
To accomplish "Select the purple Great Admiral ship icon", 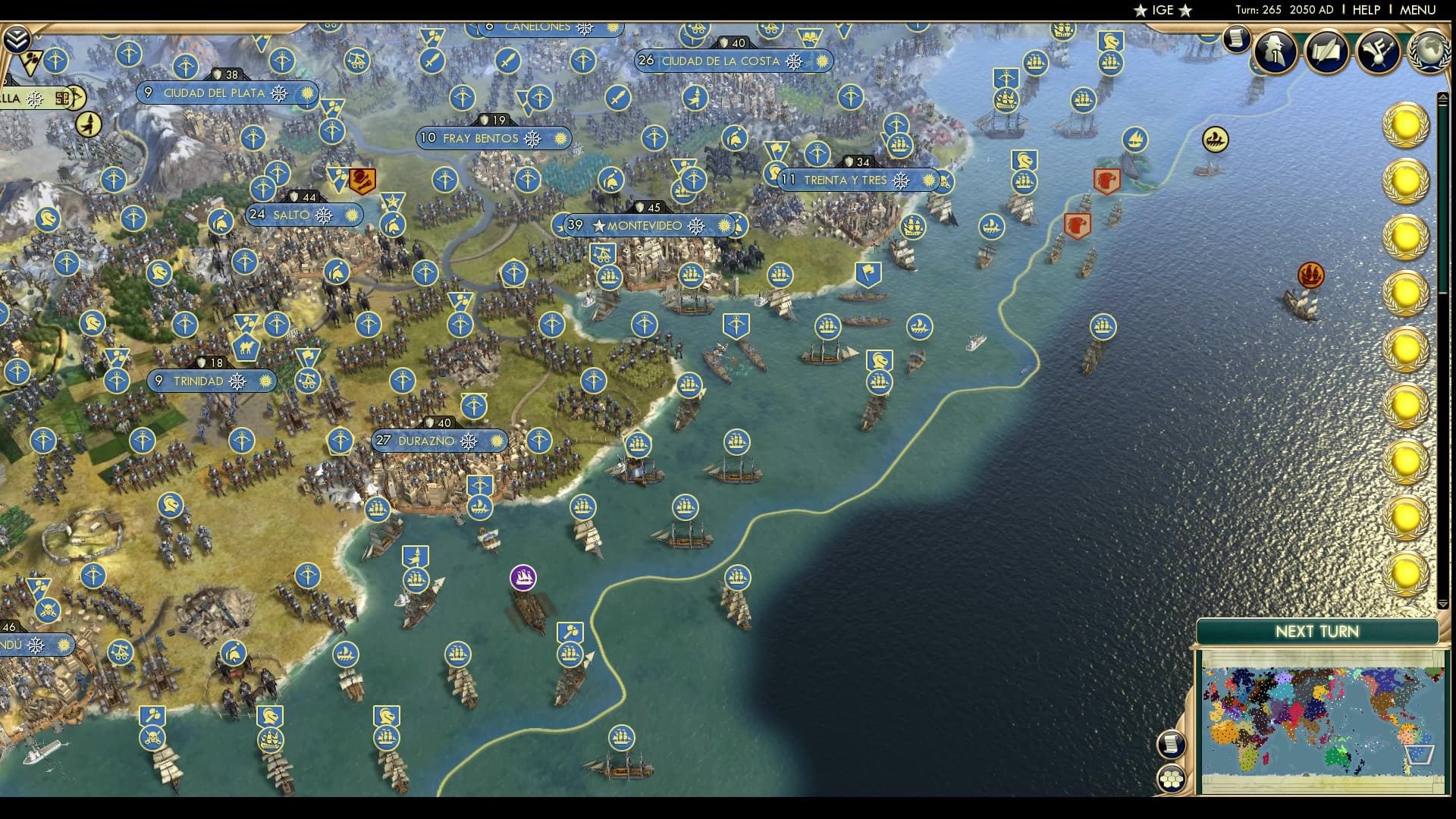I will point(523,578).
